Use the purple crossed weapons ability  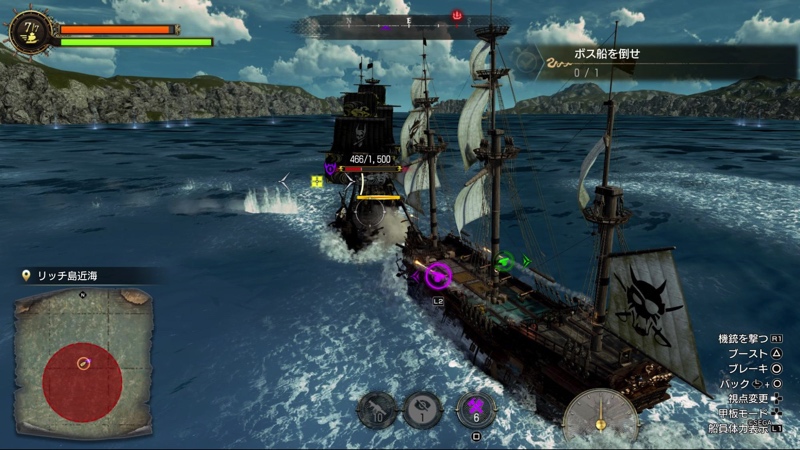click(476, 409)
